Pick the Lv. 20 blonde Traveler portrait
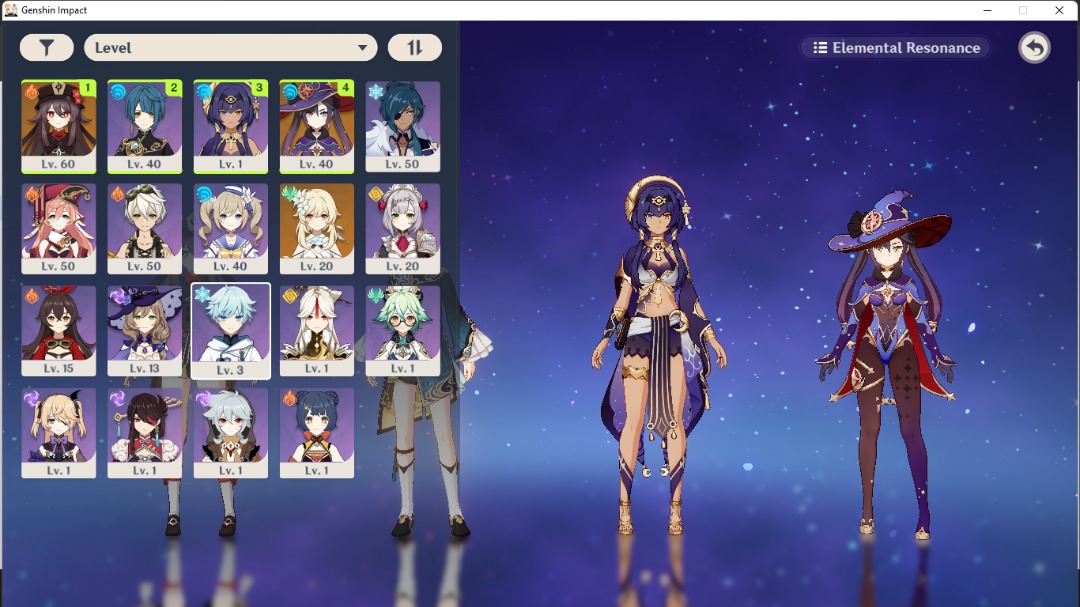1080x607 pixels. pos(317,228)
